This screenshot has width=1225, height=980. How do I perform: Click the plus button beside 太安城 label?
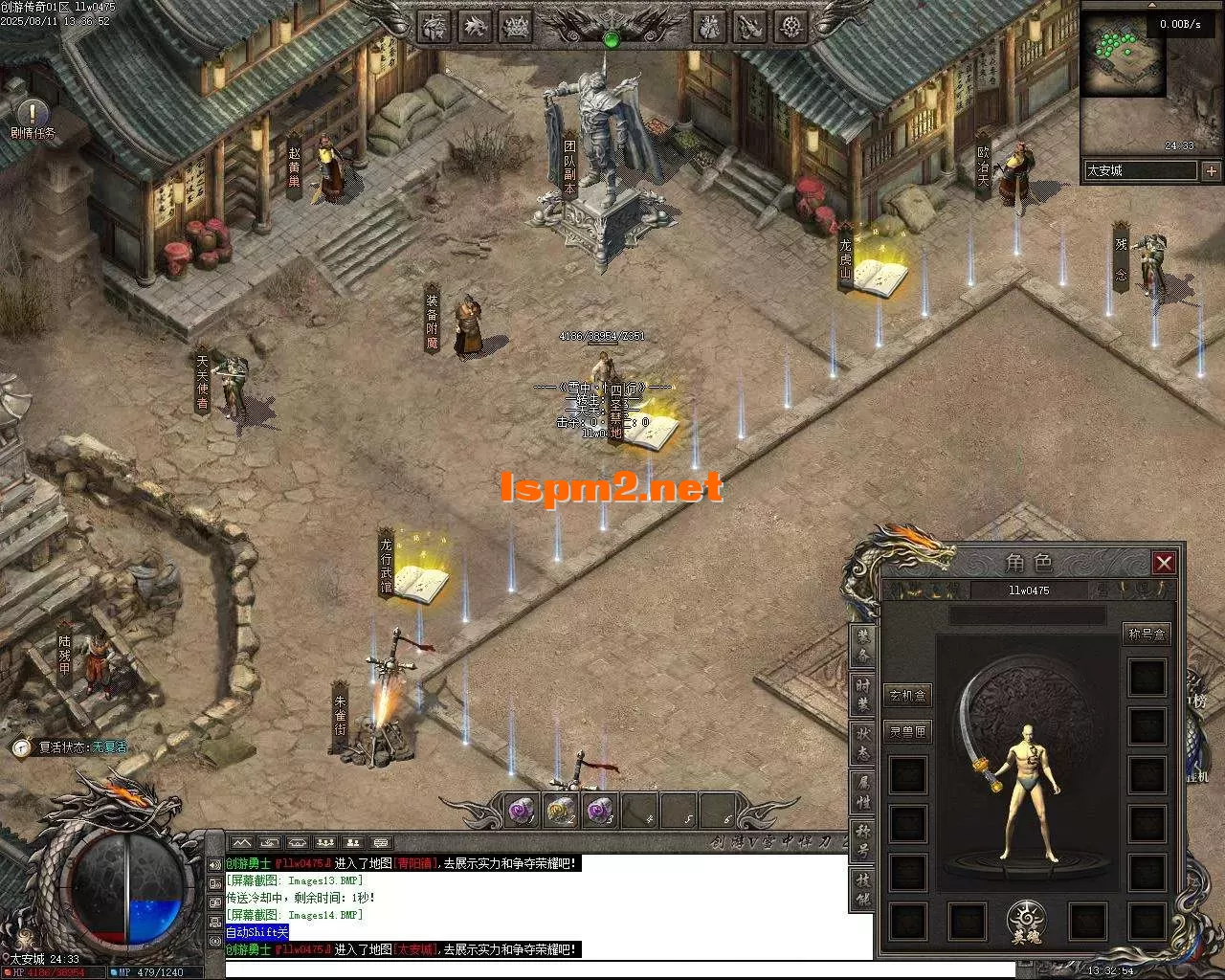[1212, 171]
